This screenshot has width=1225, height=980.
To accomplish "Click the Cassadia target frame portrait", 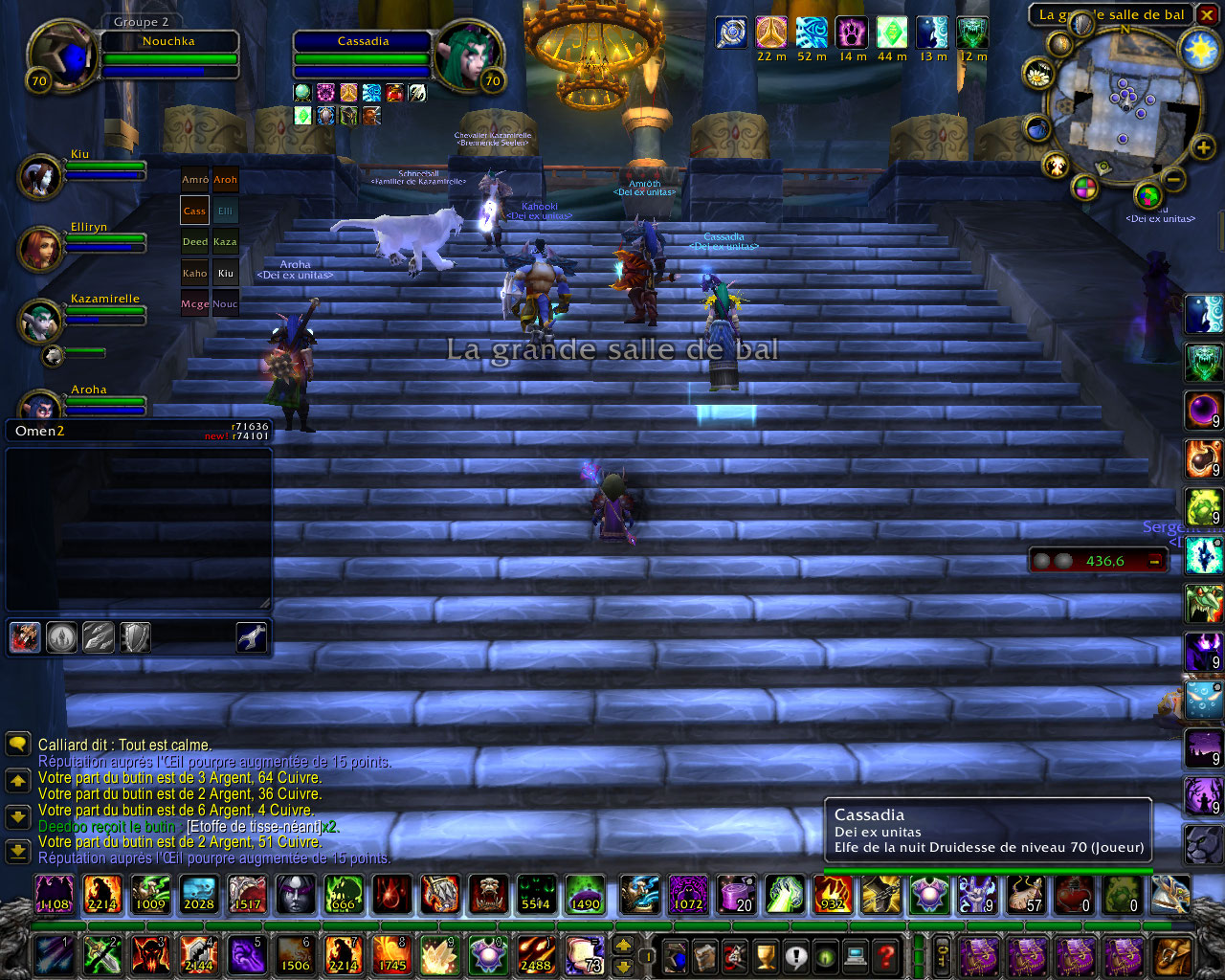I will coord(468,56).
